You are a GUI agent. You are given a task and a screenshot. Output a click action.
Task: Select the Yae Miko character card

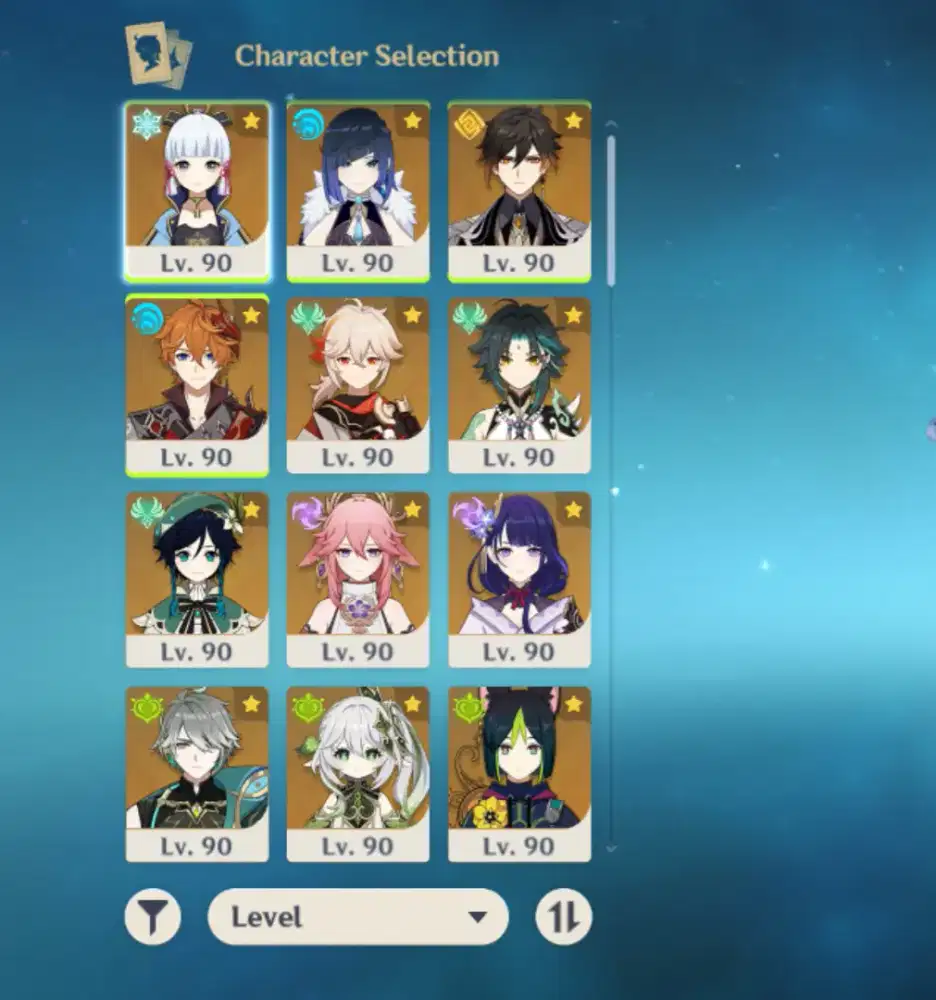pos(358,579)
